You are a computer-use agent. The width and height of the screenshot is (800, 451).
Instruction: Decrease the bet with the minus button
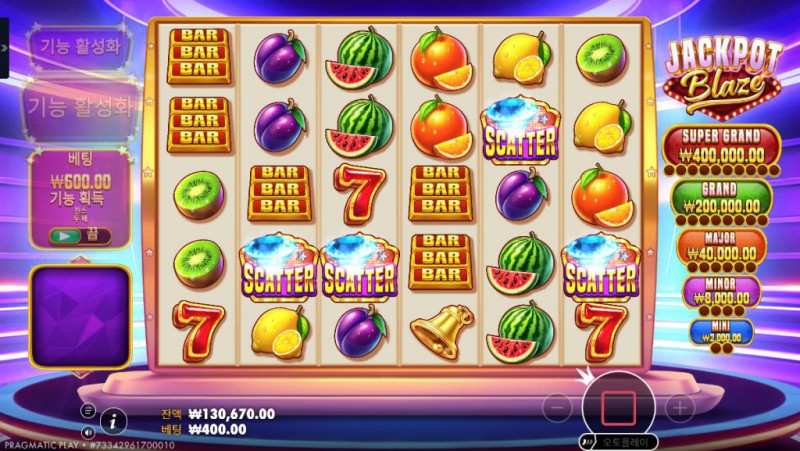560,408
